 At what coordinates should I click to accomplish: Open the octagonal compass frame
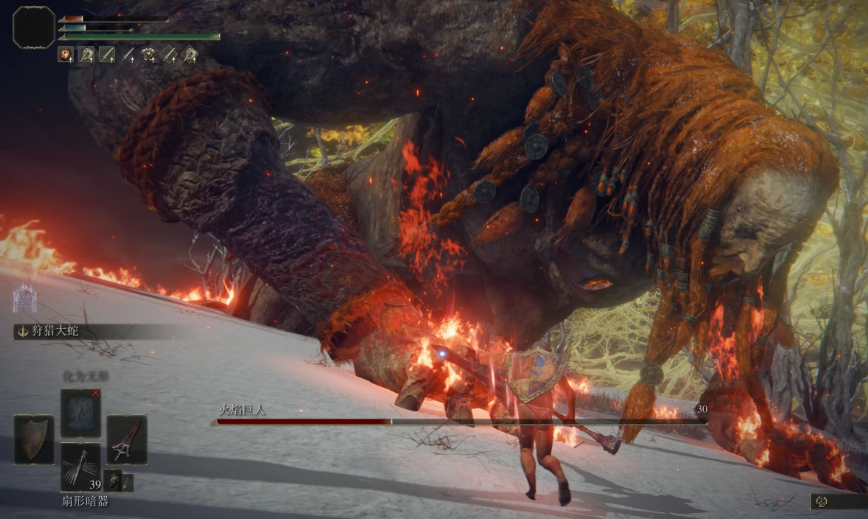[34, 27]
